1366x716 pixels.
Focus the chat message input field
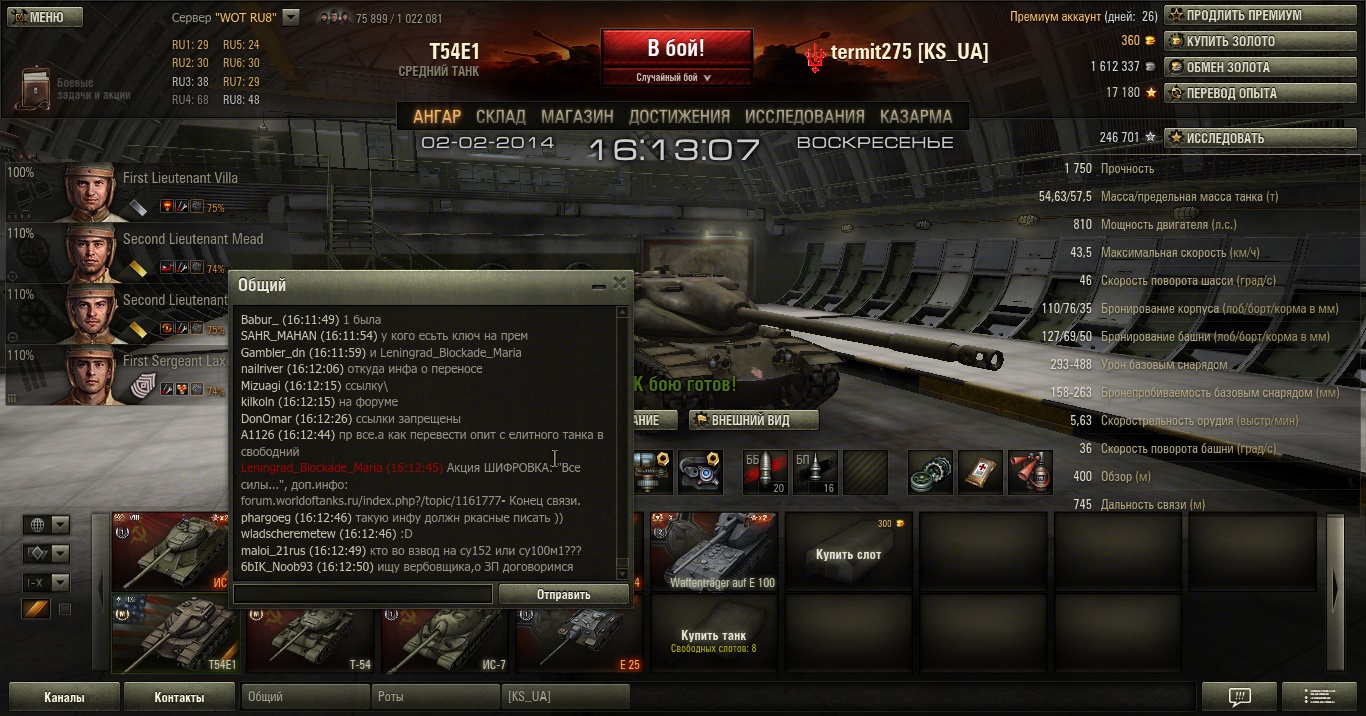tap(363, 594)
